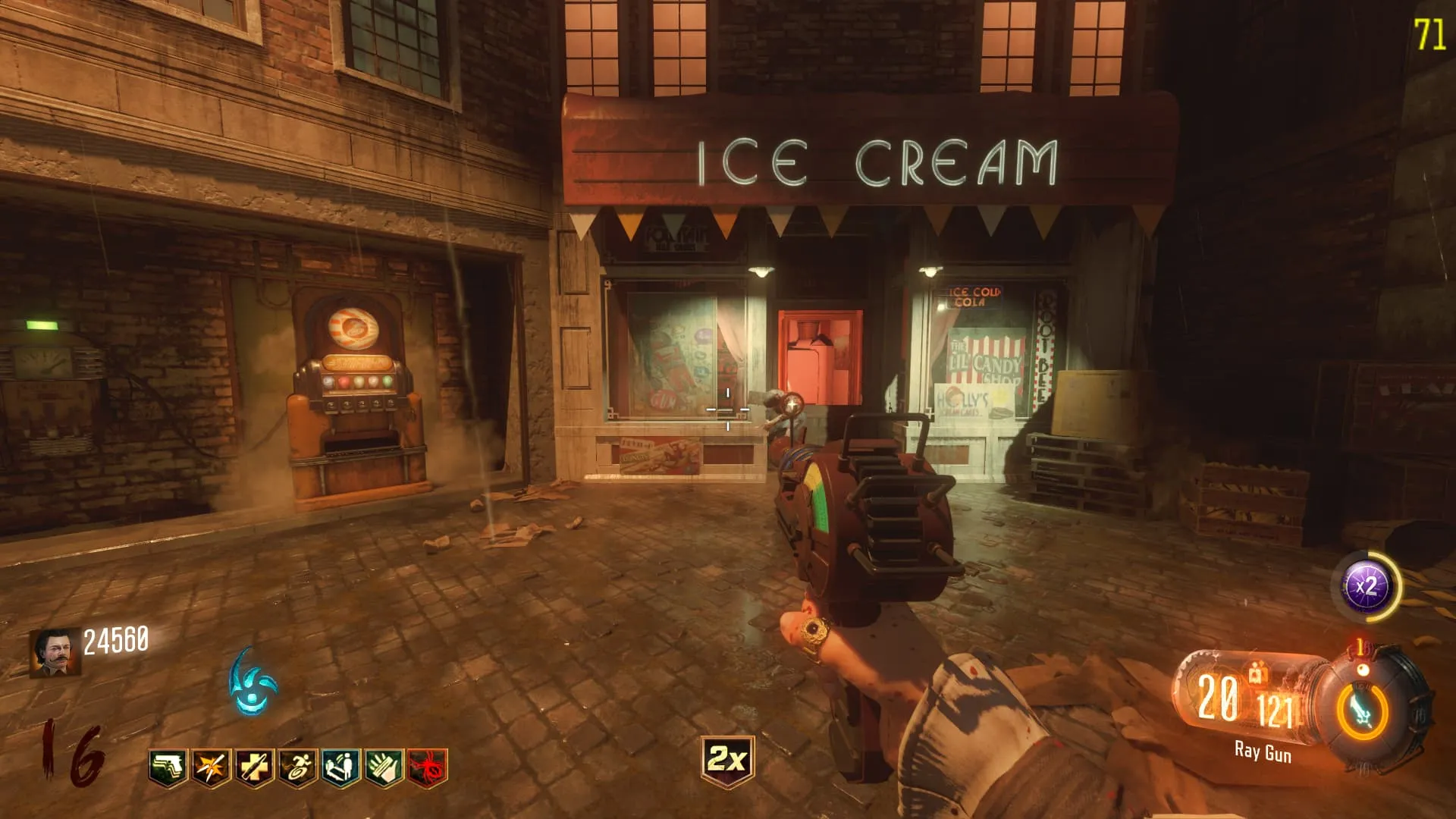The image size is (1456, 819).
Task: Activate the purple x2 GobbleGum icon
Action: point(1367,586)
